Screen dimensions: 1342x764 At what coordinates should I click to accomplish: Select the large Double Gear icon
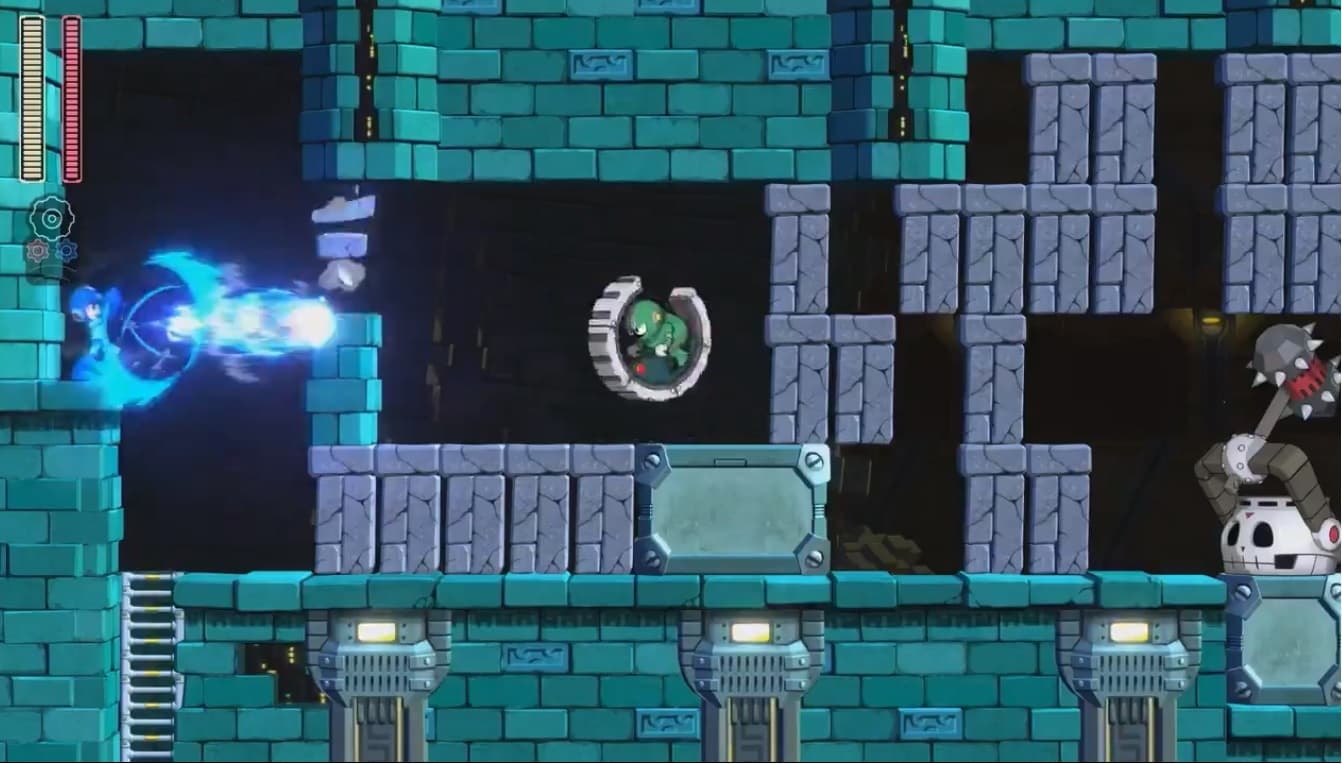pyautogui.click(x=52, y=219)
